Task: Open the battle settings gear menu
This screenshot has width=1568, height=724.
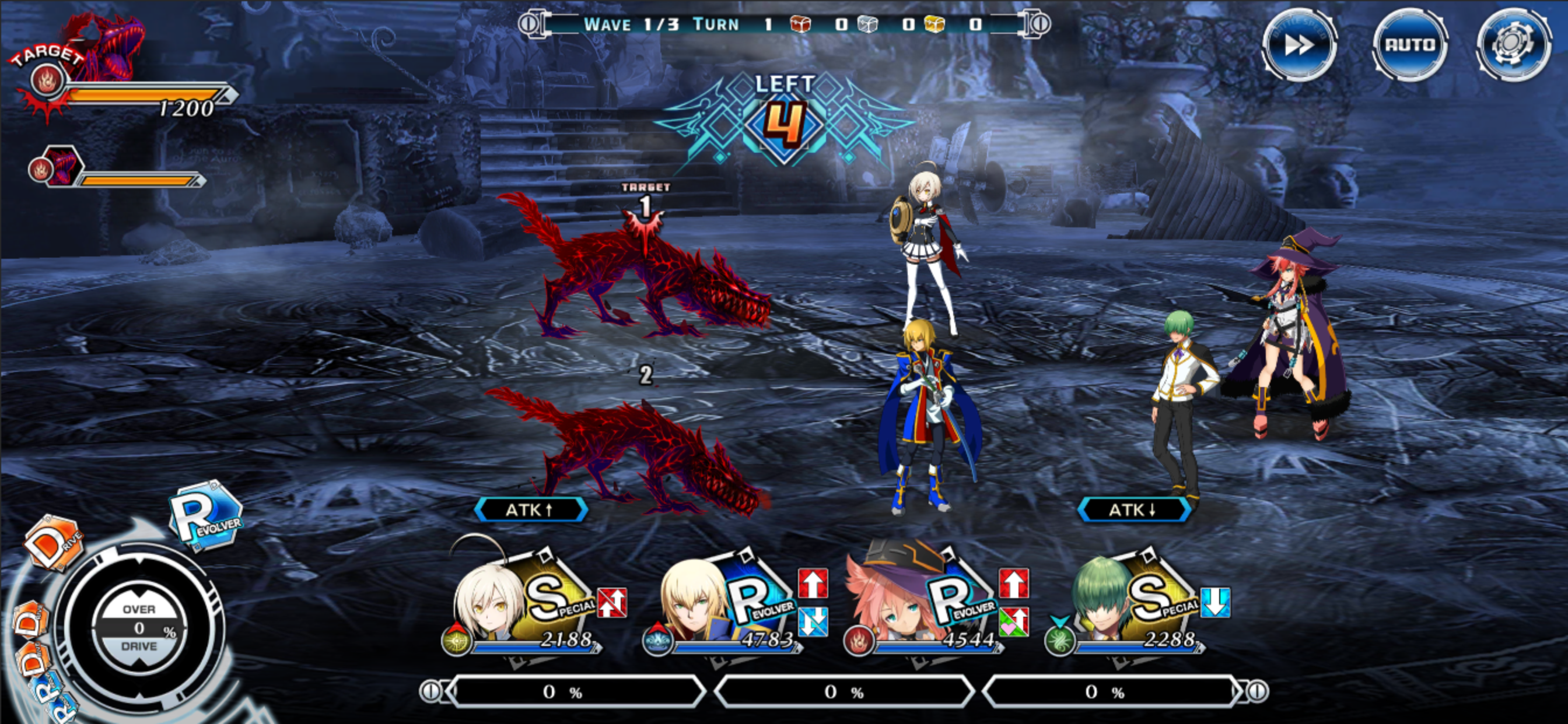Action: [1515, 44]
